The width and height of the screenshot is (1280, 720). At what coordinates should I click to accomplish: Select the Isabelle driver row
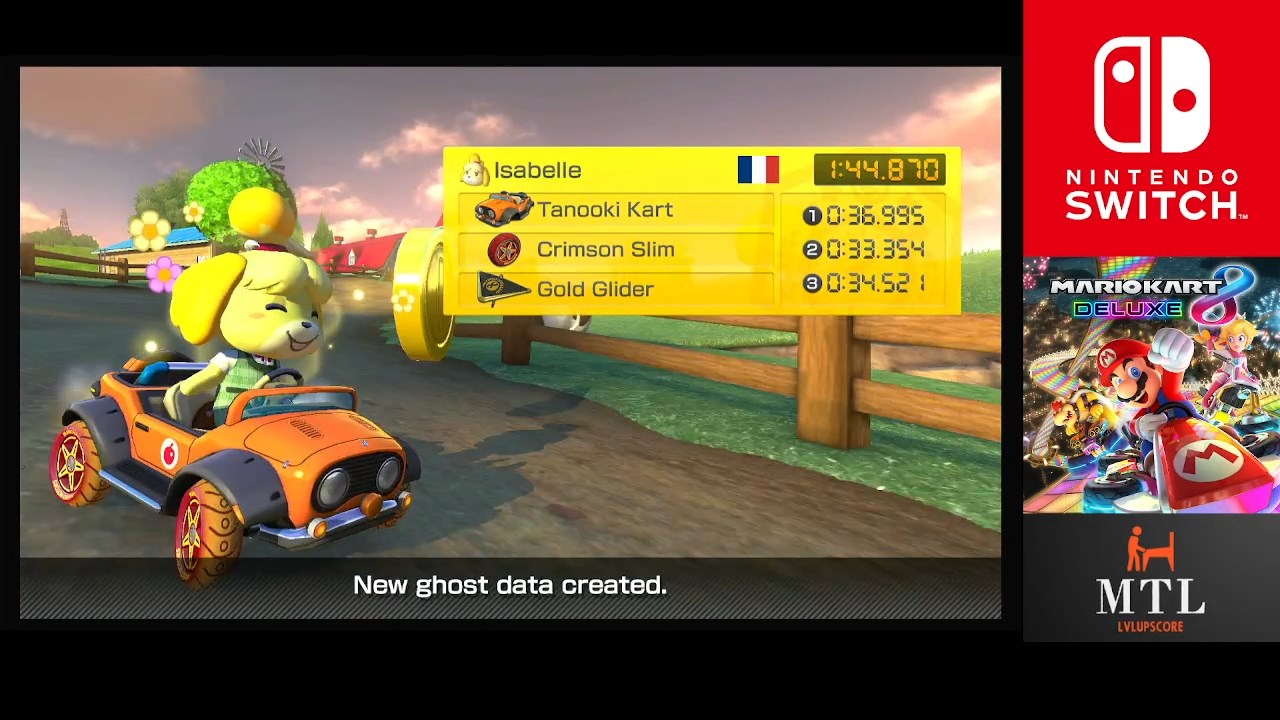[x=537, y=171]
